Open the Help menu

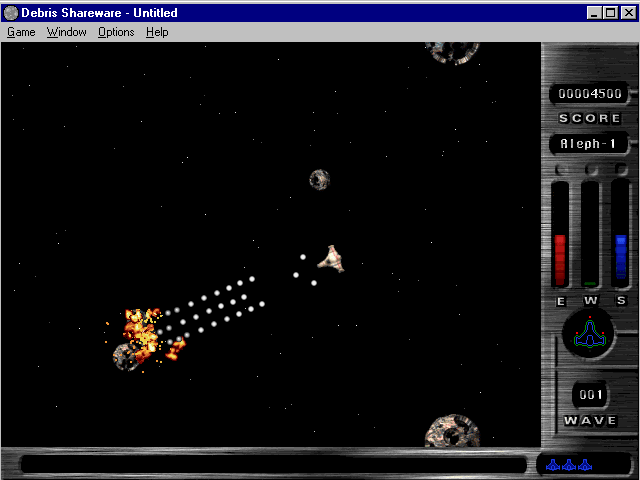click(x=157, y=32)
